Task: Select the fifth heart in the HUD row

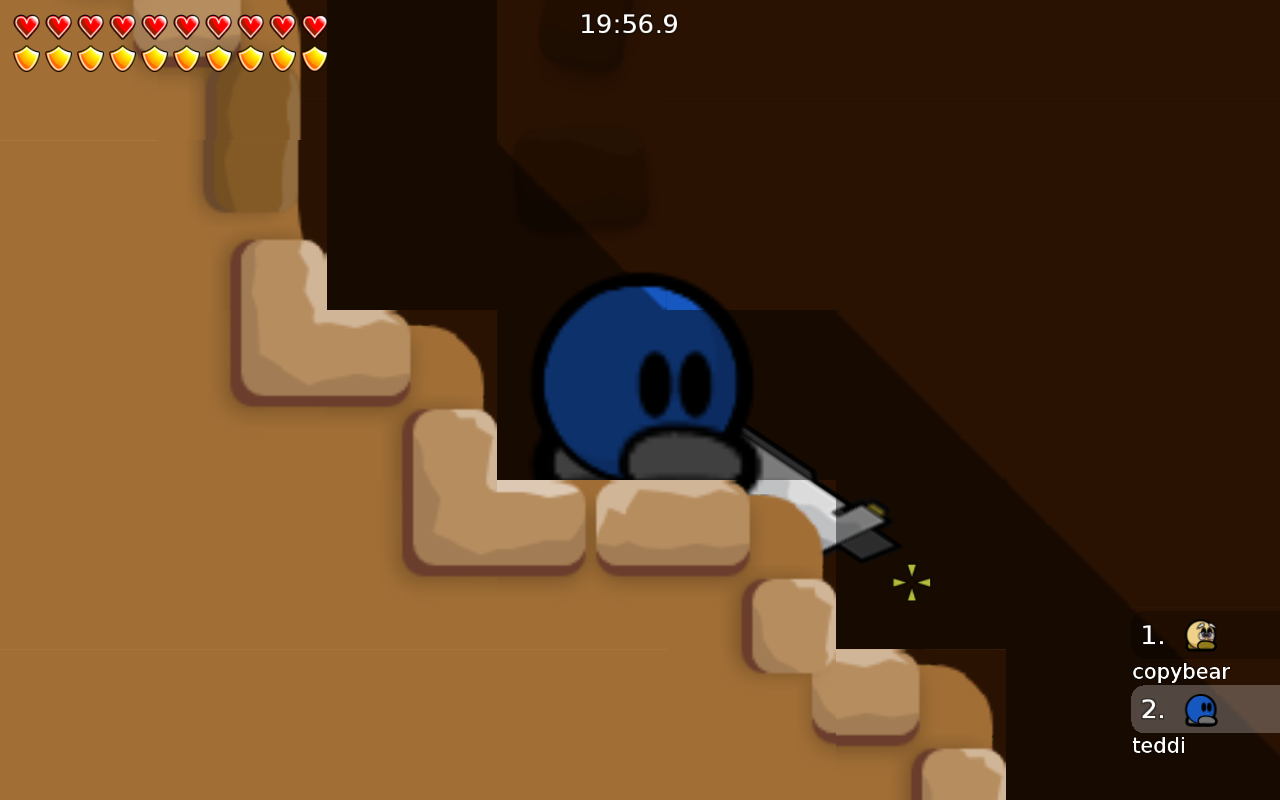Action: click(x=155, y=27)
